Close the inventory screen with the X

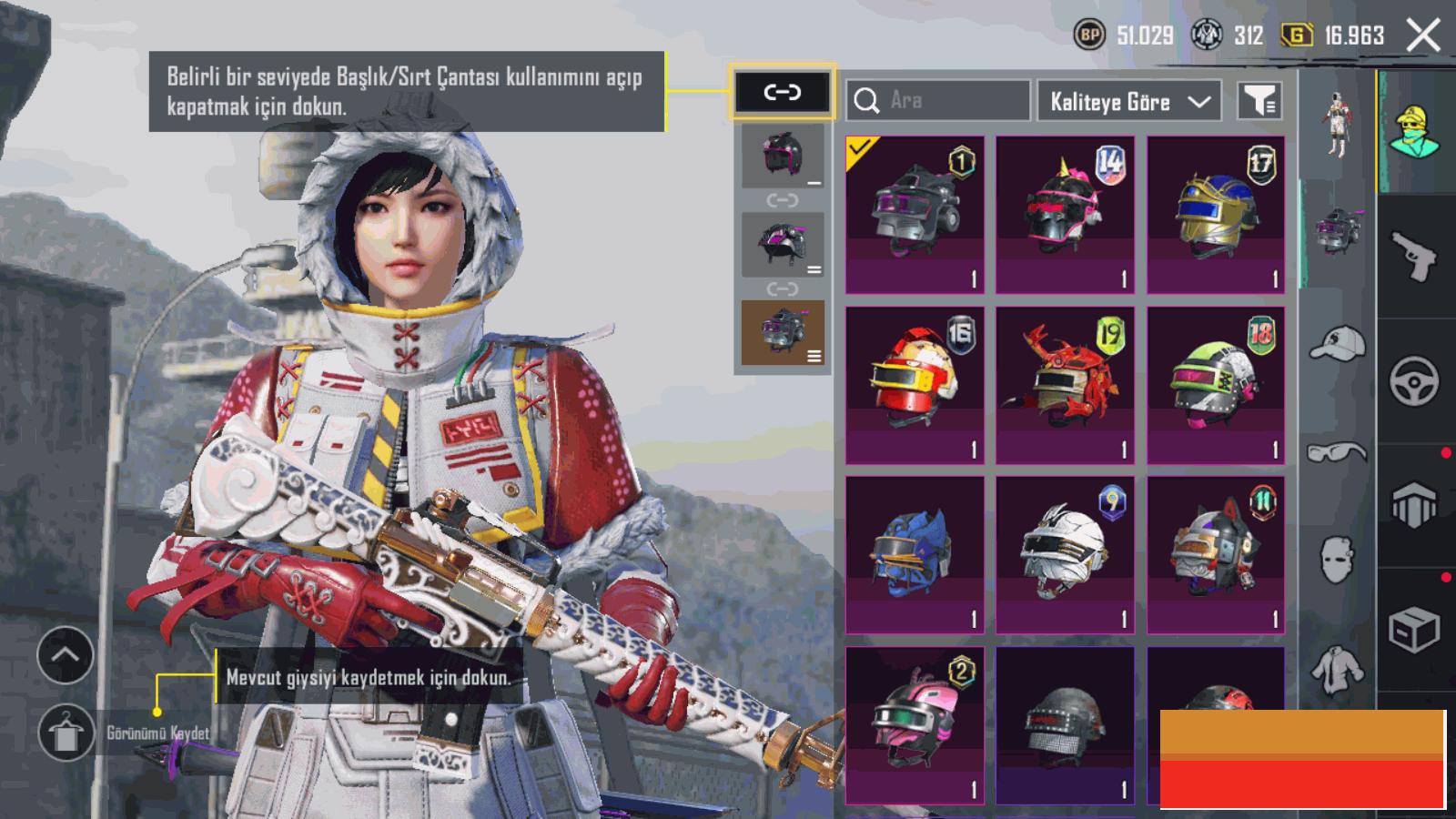(1422, 35)
